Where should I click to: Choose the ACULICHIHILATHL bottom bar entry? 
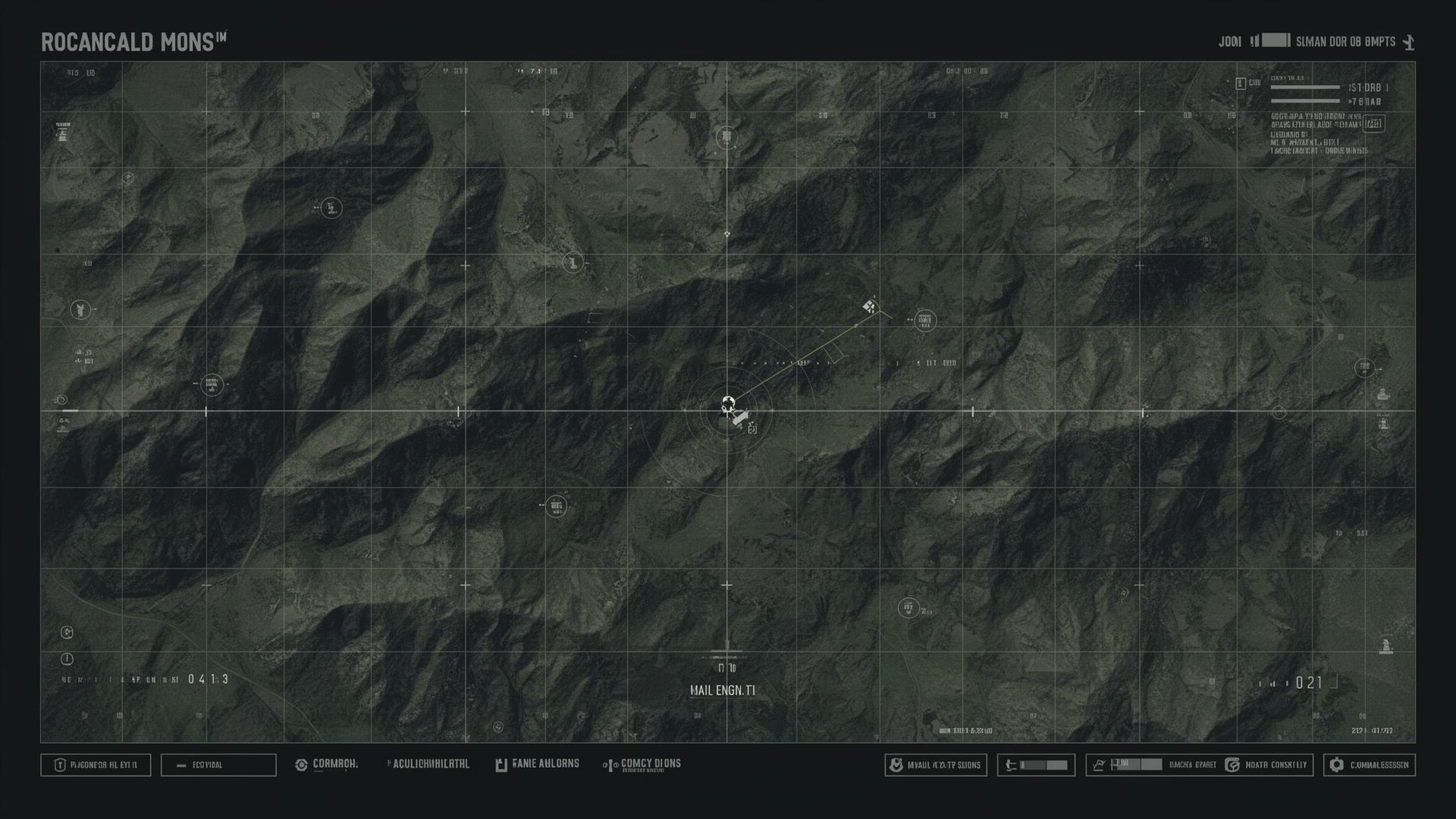click(x=428, y=764)
